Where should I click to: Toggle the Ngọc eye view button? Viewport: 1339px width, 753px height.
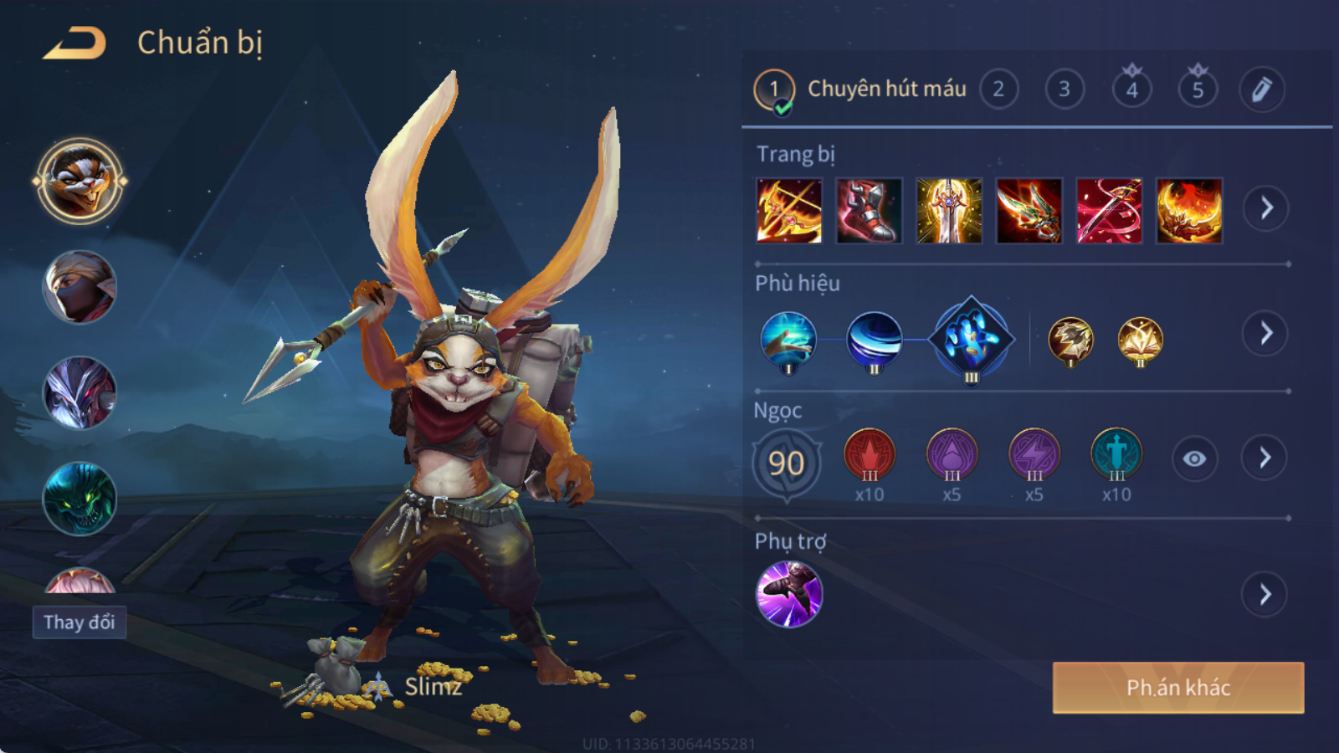pos(1194,459)
